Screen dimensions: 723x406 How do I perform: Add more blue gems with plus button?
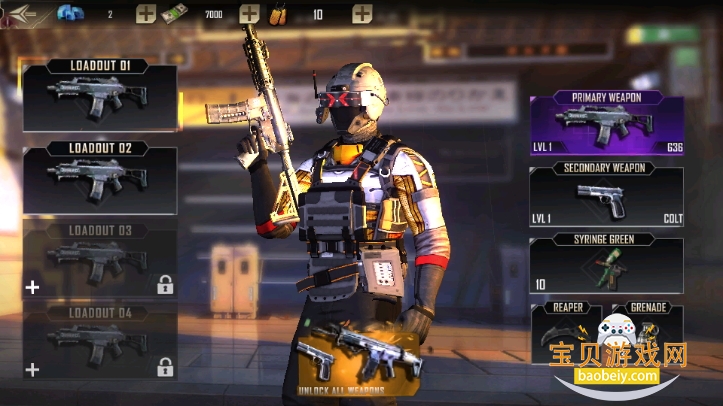146,14
